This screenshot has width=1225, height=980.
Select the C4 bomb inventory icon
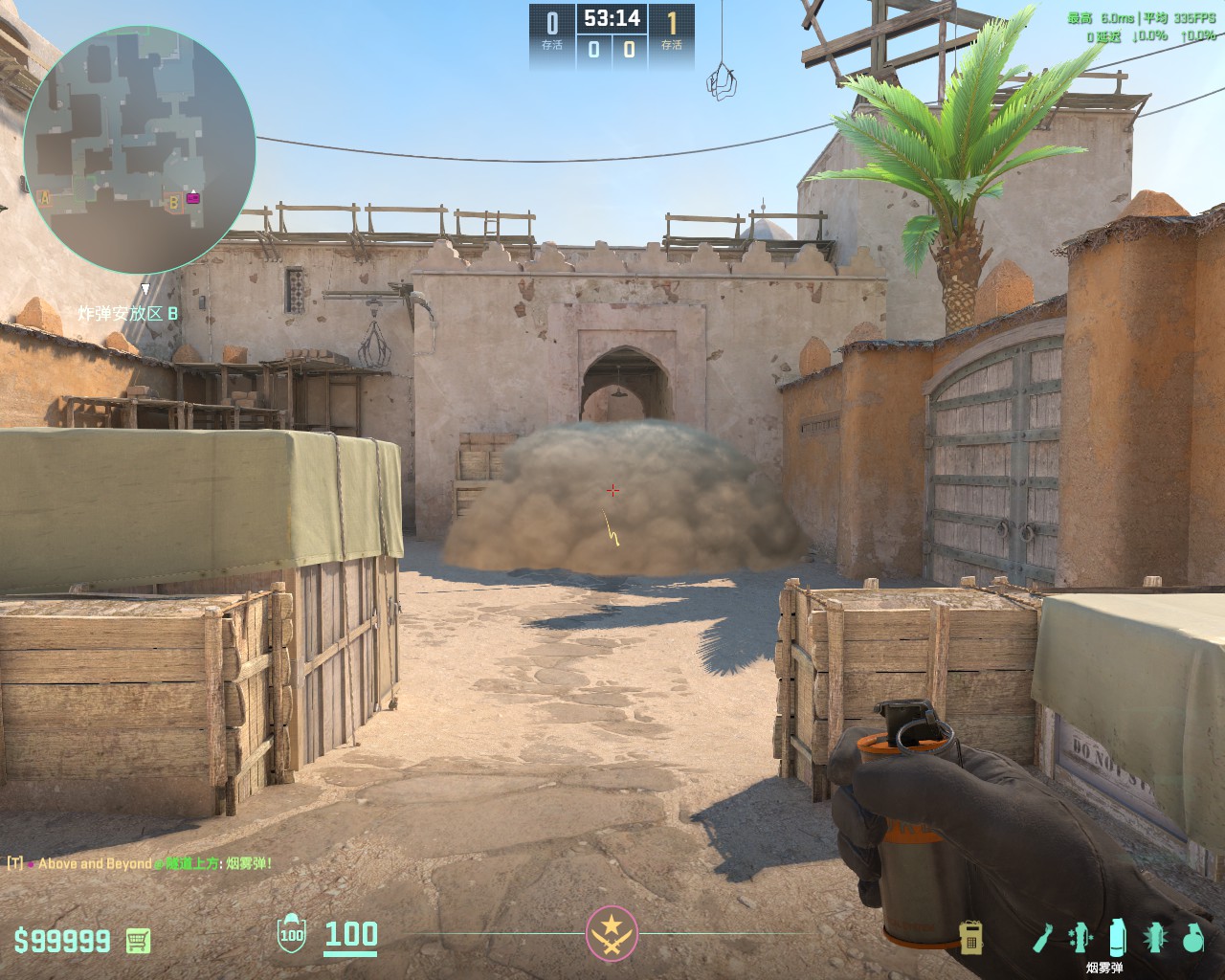pyautogui.click(x=971, y=938)
